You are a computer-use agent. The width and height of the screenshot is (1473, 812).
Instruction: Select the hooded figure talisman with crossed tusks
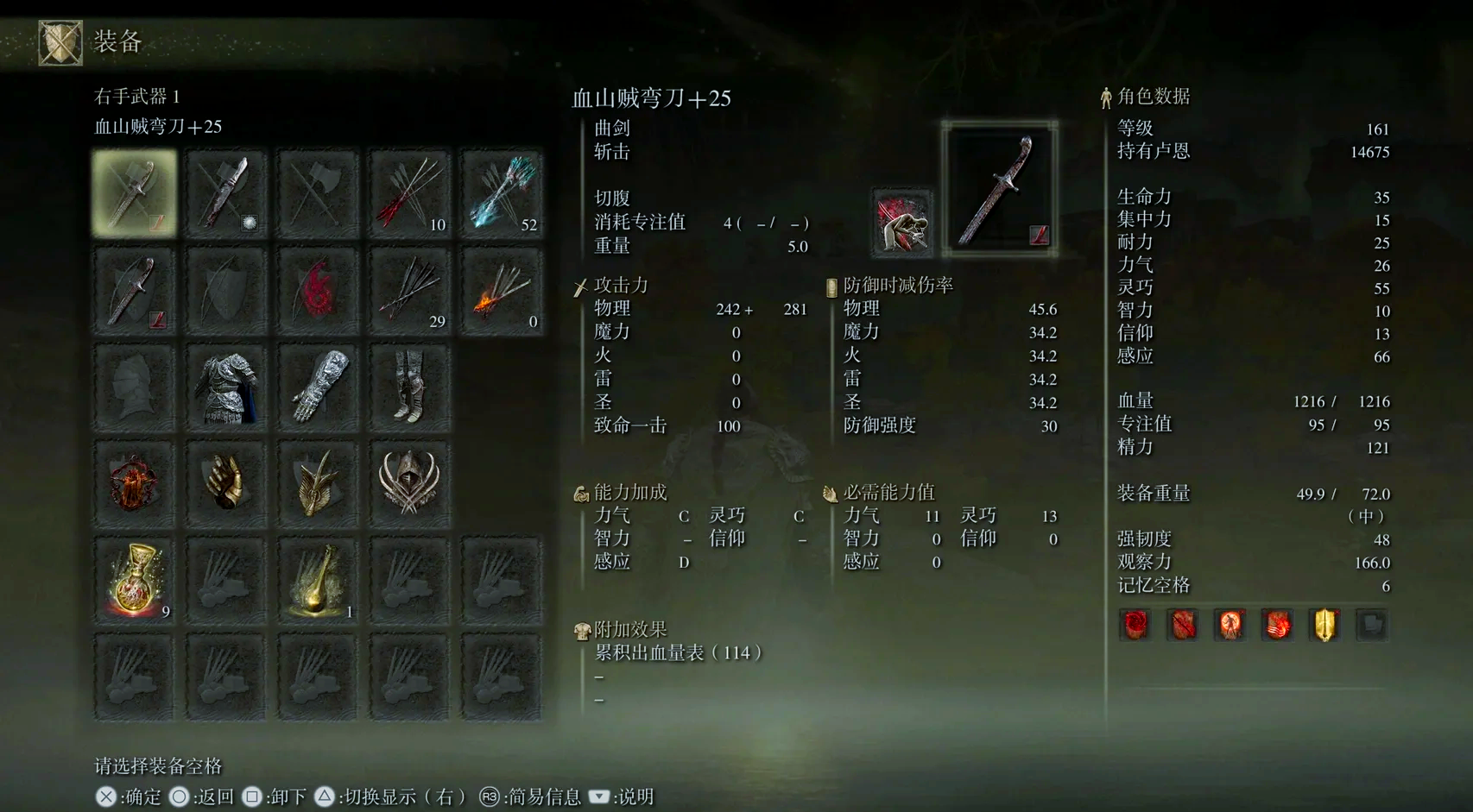click(408, 483)
